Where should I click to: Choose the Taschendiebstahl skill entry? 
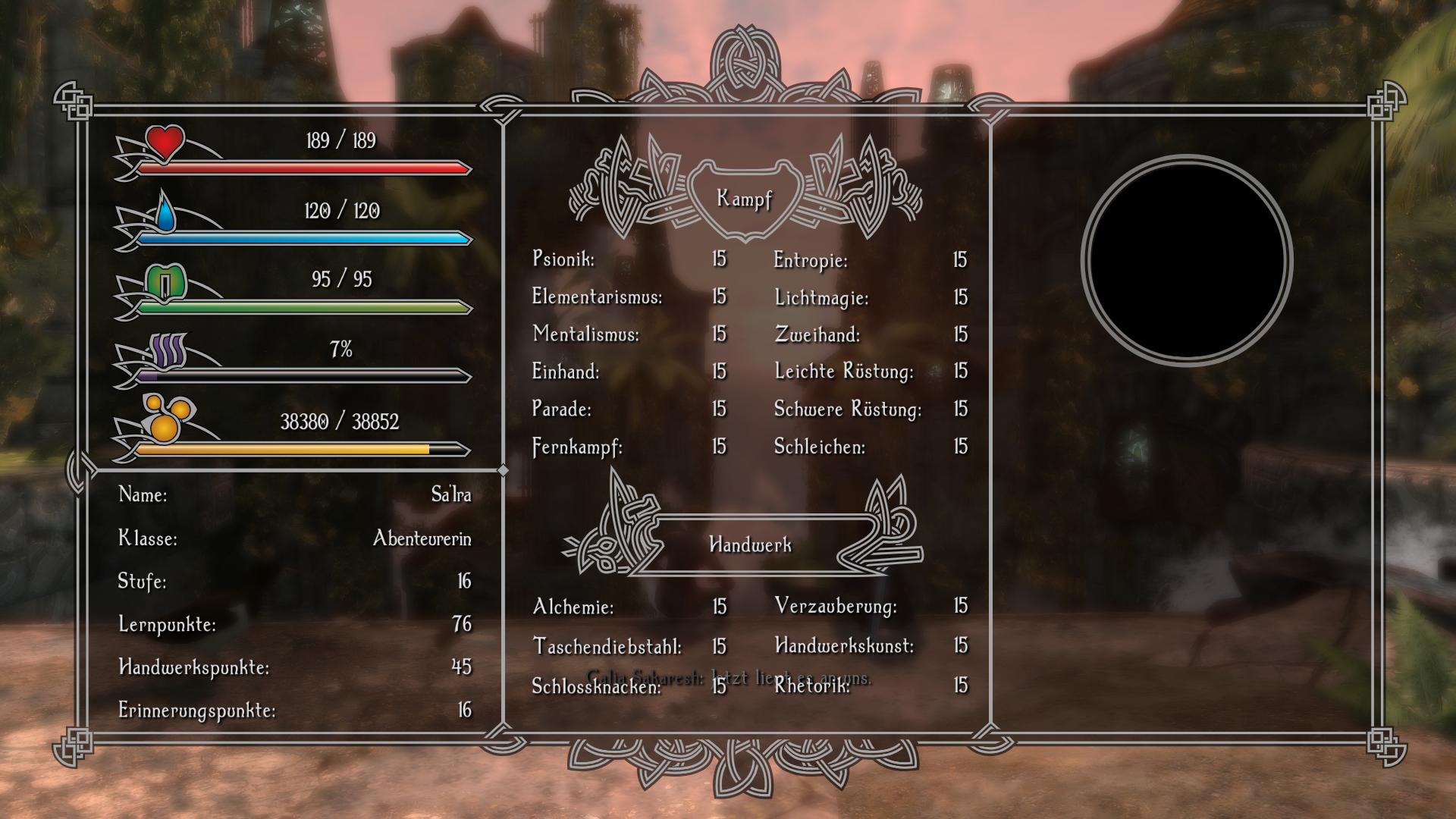pos(607,647)
